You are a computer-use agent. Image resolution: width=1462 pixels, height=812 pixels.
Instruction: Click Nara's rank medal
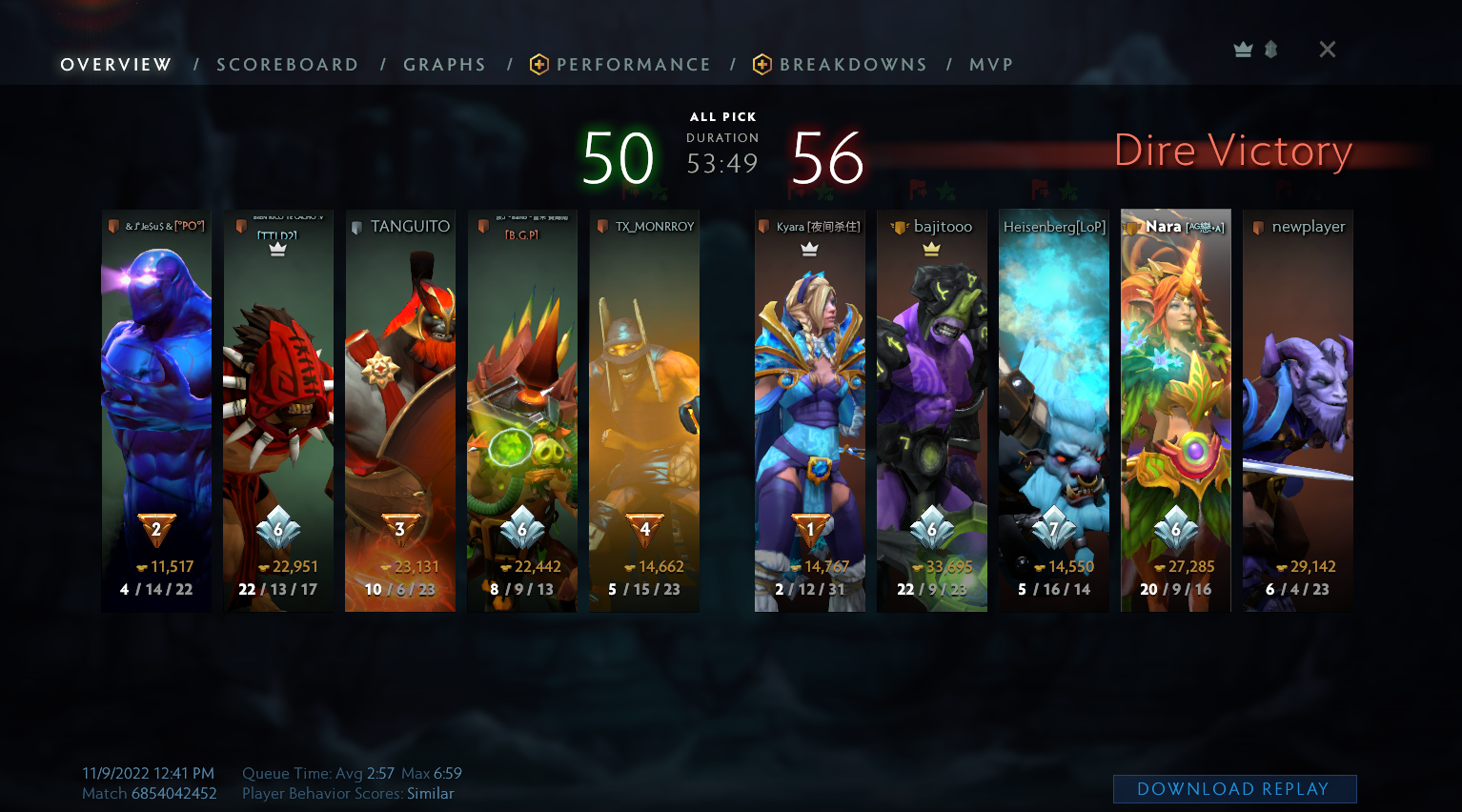1176,527
